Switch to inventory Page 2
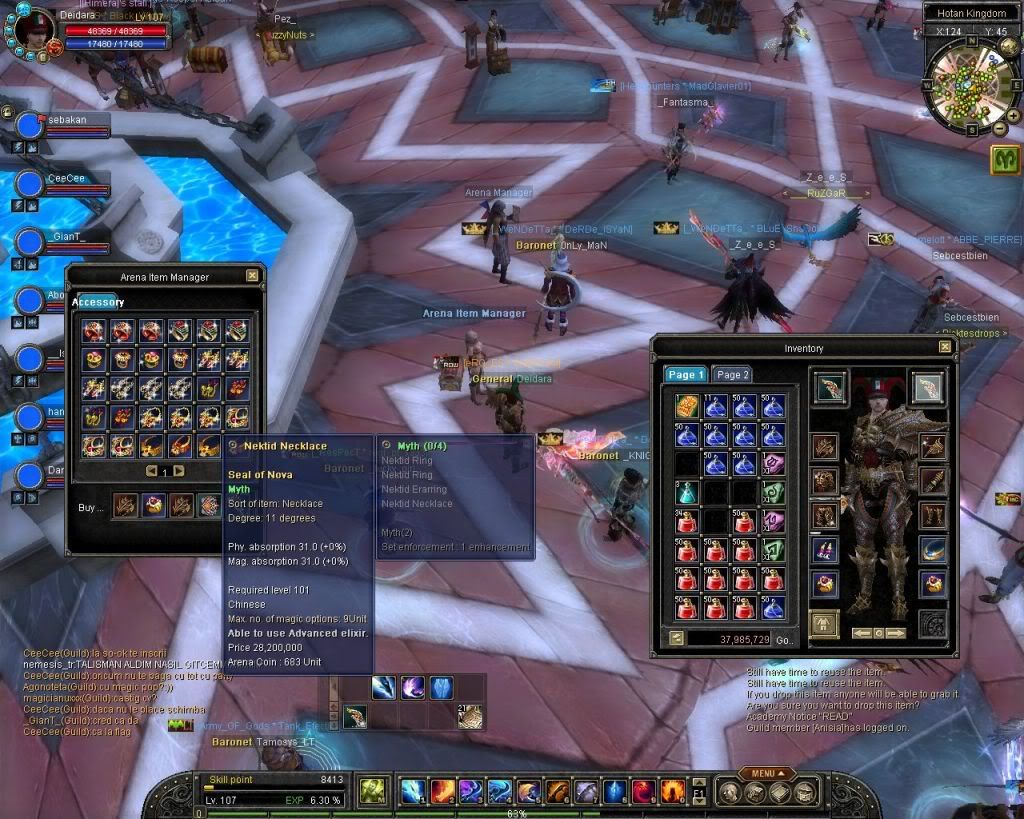Viewport: 1024px width, 819px height. [733, 375]
